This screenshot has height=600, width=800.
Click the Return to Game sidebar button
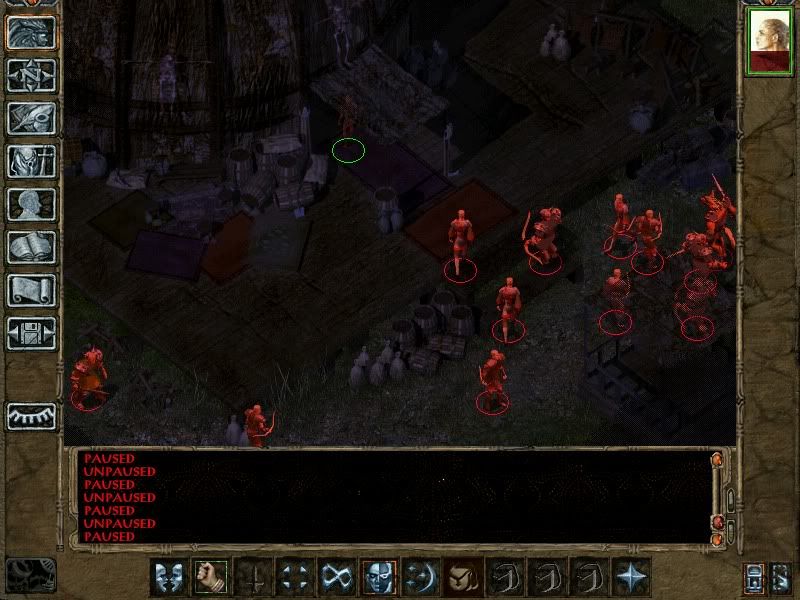click(x=31, y=32)
